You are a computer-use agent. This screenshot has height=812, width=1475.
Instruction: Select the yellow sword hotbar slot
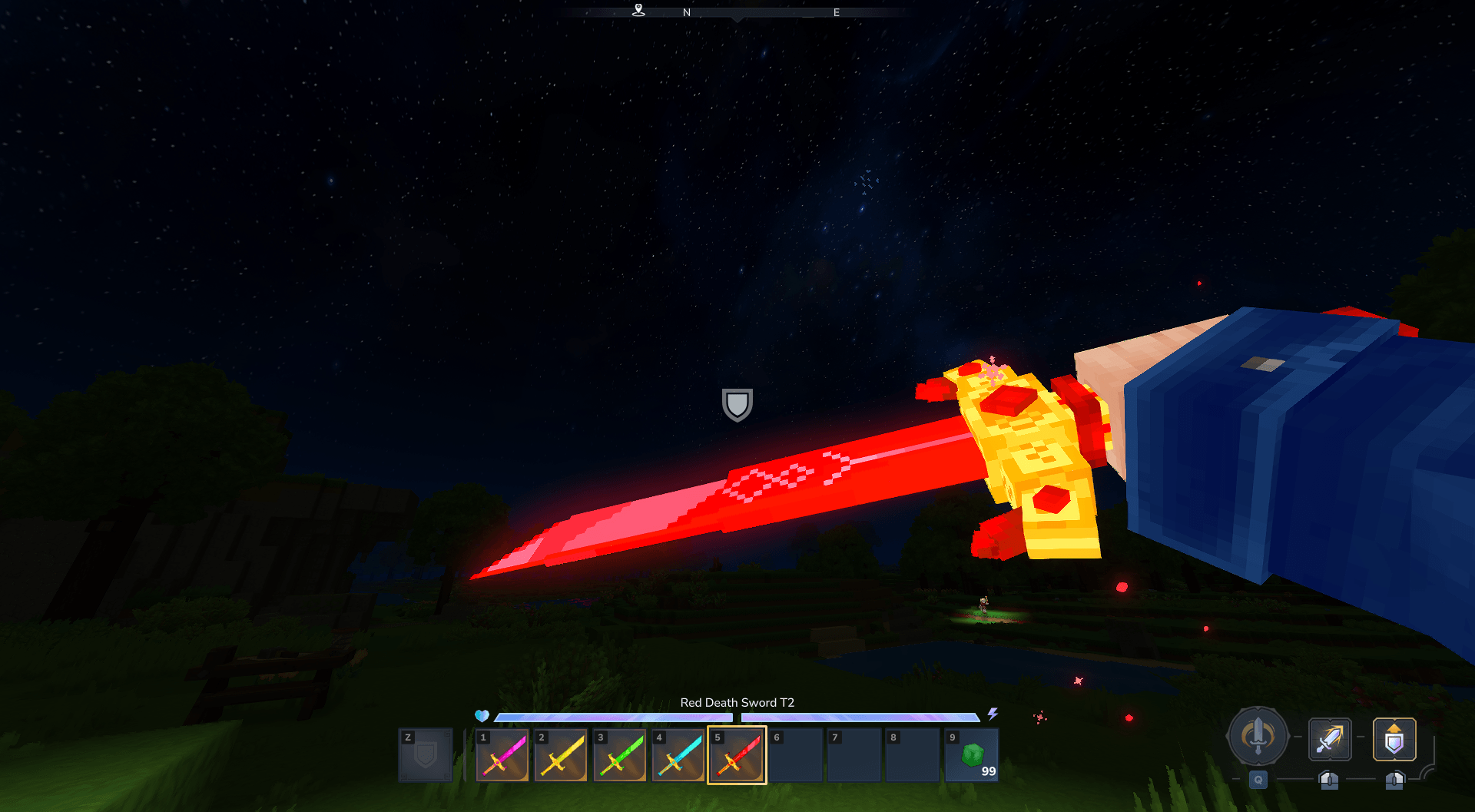(x=561, y=755)
